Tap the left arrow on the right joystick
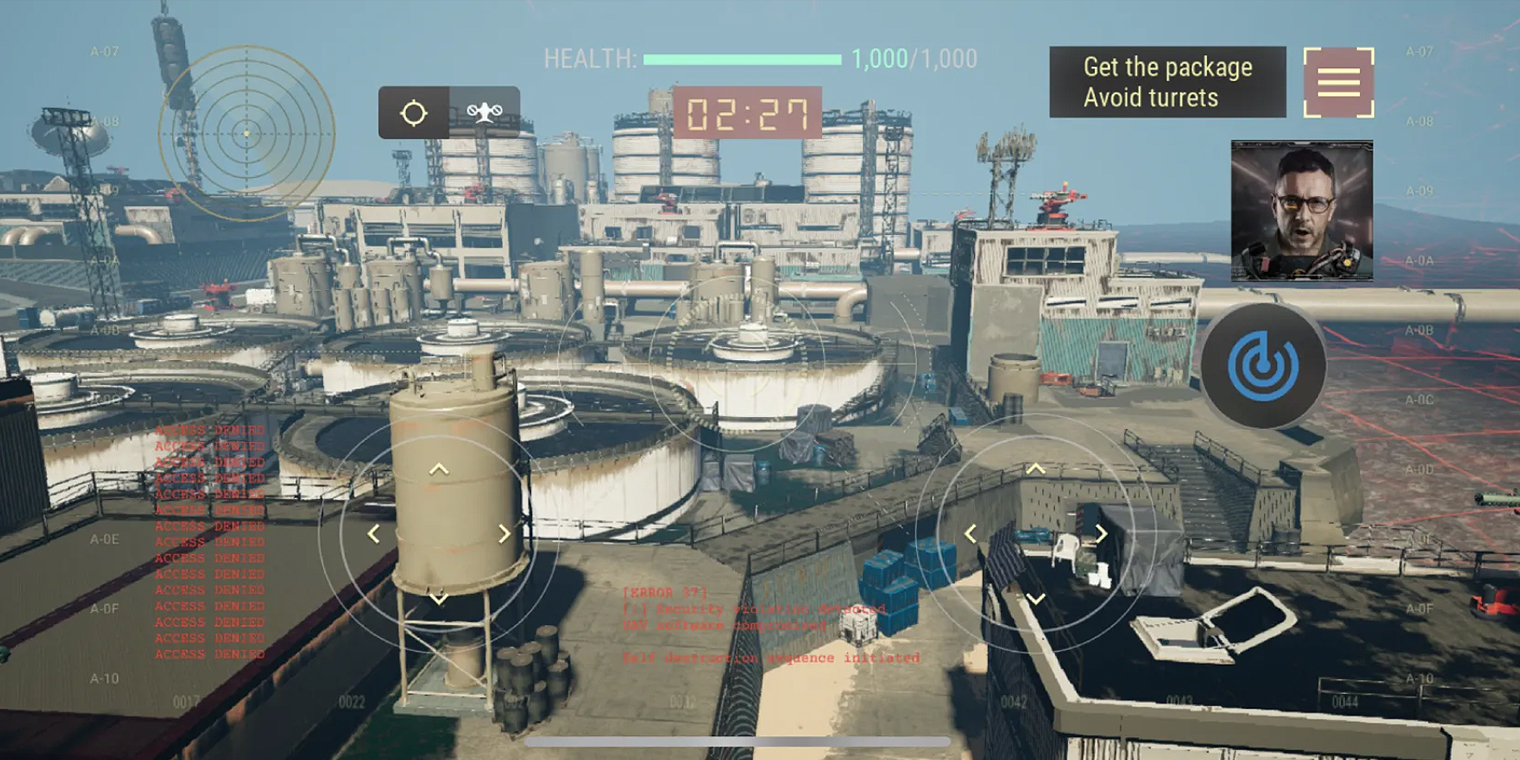This screenshot has width=1520, height=760. pos(970,534)
